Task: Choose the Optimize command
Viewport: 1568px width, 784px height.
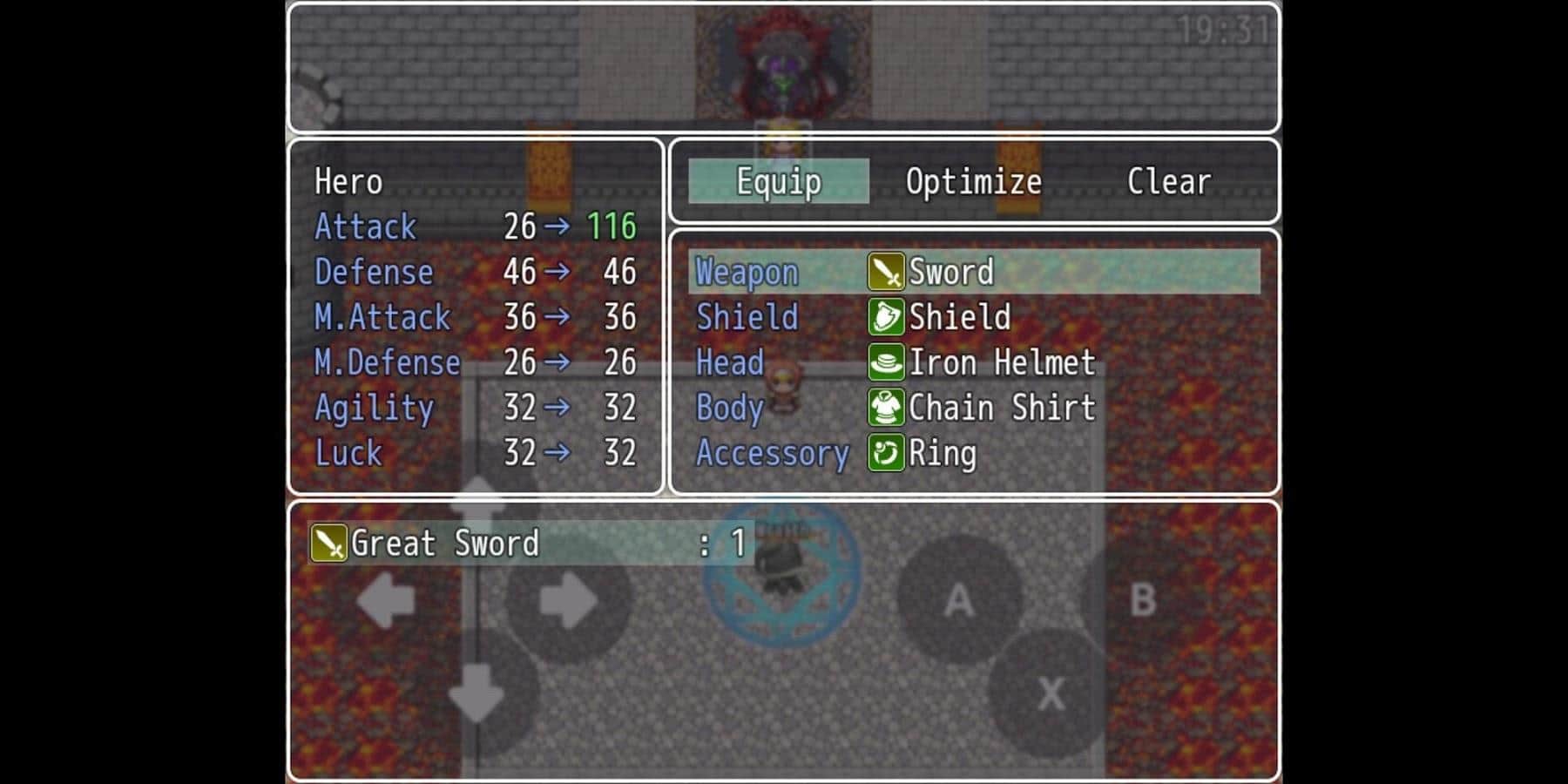Action: (x=973, y=181)
